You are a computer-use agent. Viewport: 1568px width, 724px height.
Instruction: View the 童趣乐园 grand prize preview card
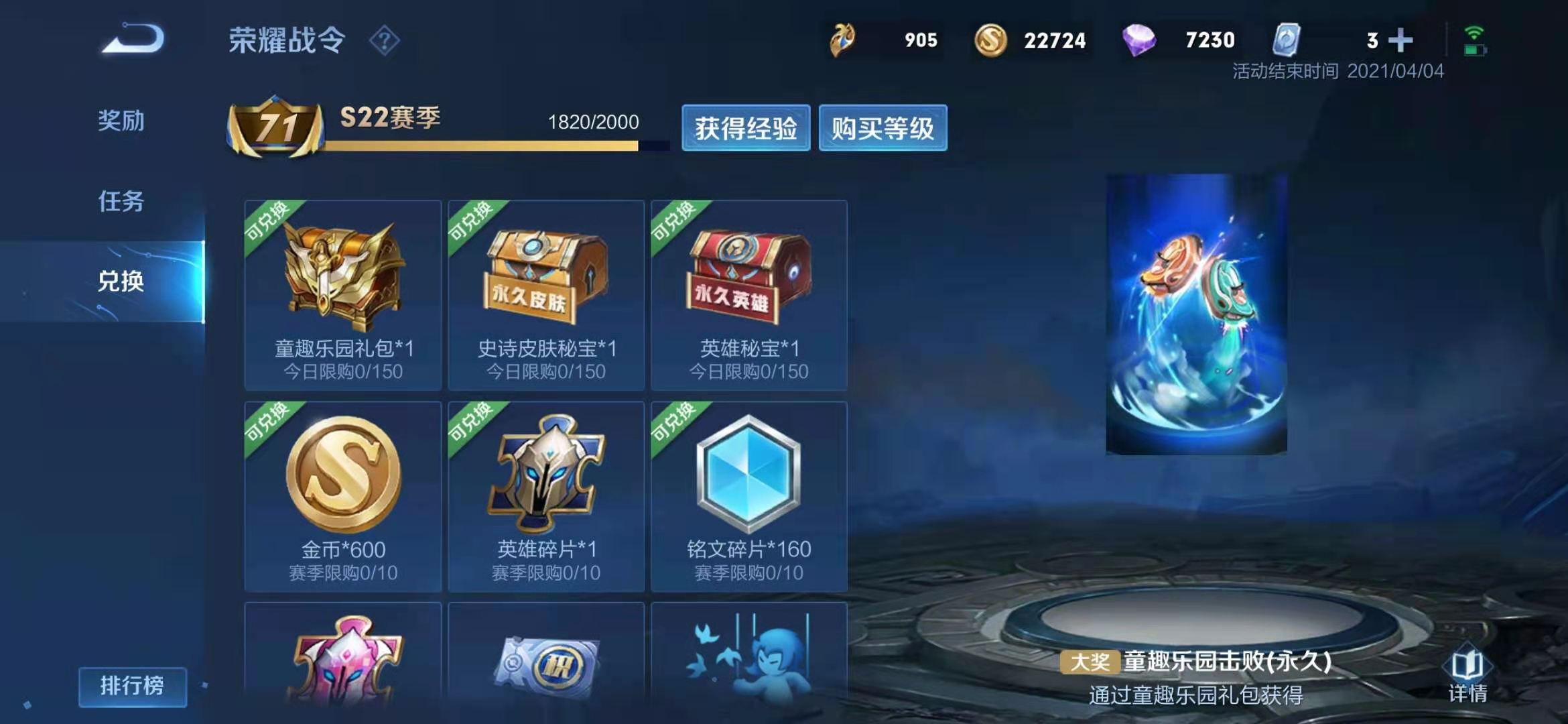click(x=1196, y=314)
